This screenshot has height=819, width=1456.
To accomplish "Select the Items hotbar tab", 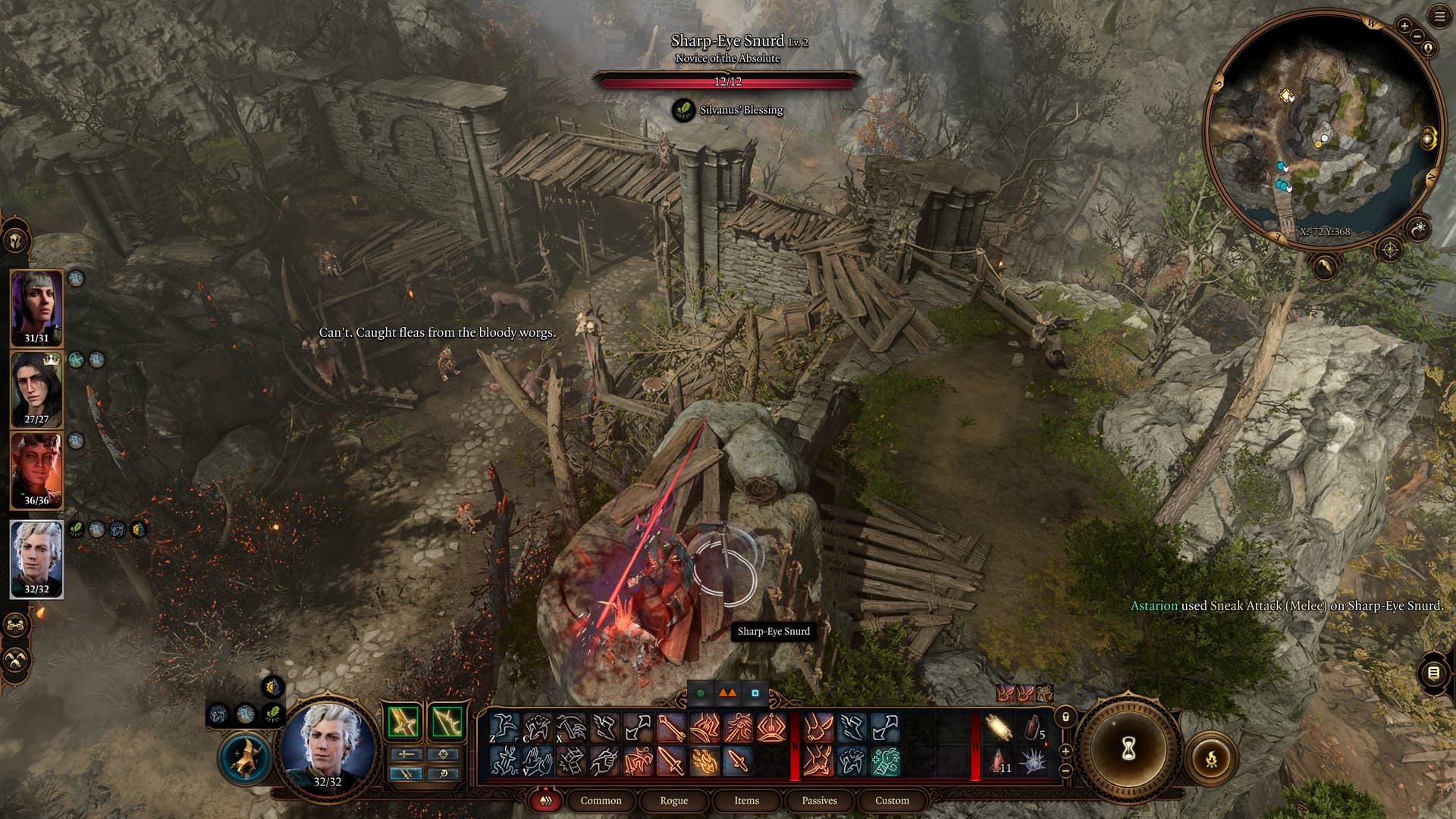I will 746,800.
